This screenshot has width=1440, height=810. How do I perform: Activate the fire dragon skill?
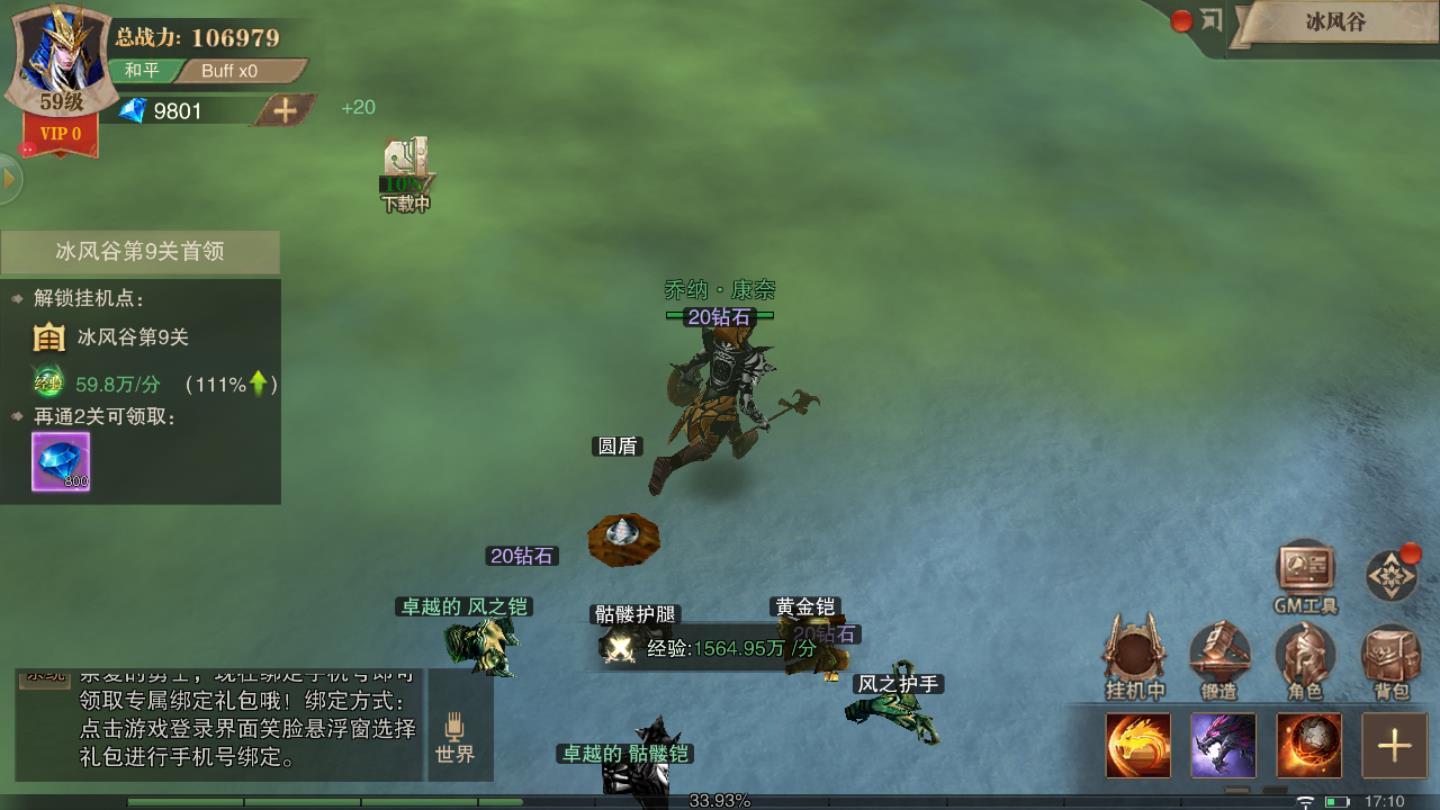(1138, 745)
